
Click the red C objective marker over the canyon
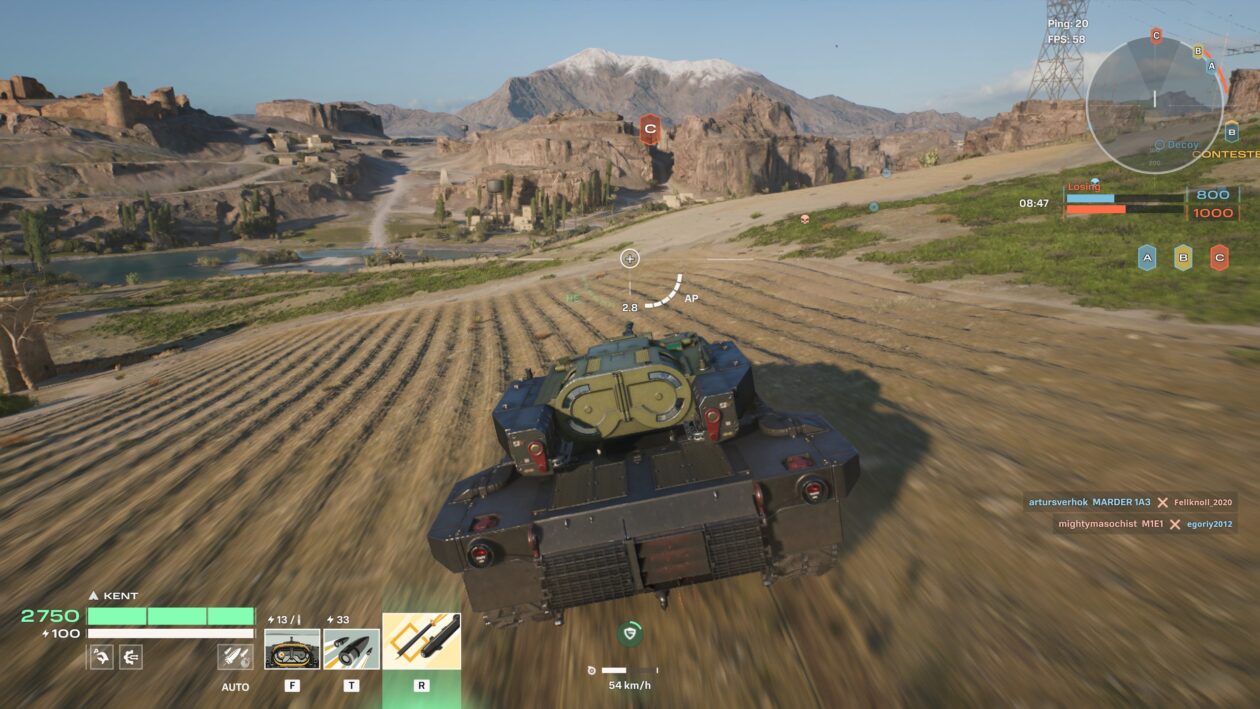pyautogui.click(x=649, y=128)
